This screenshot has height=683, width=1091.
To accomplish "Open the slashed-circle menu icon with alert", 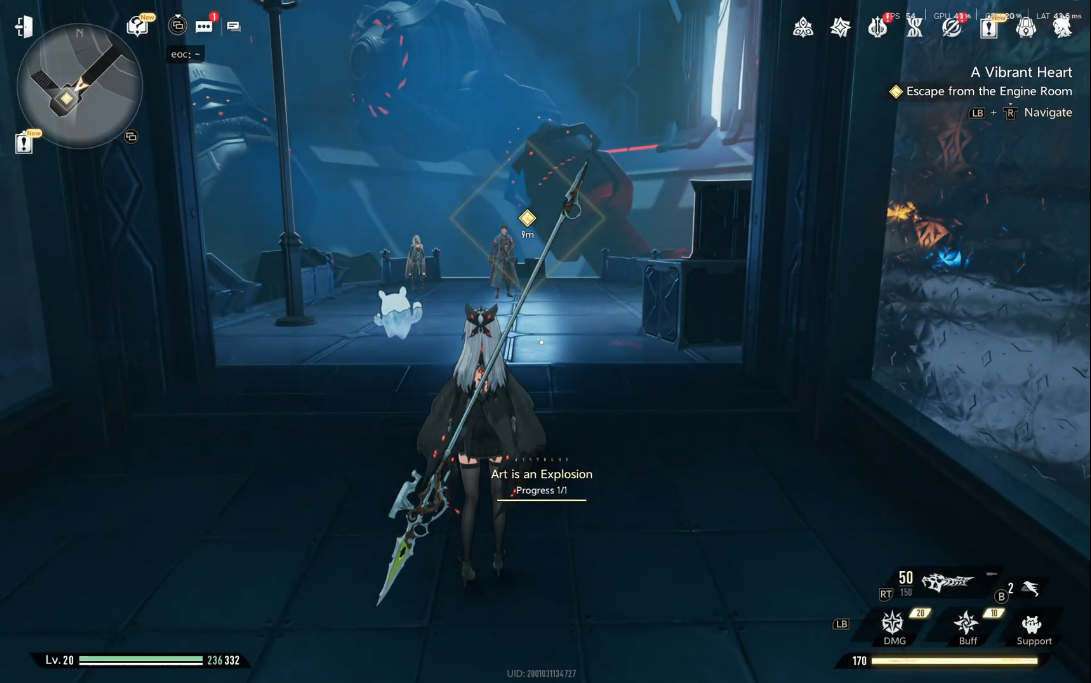I will [x=952, y=27].
